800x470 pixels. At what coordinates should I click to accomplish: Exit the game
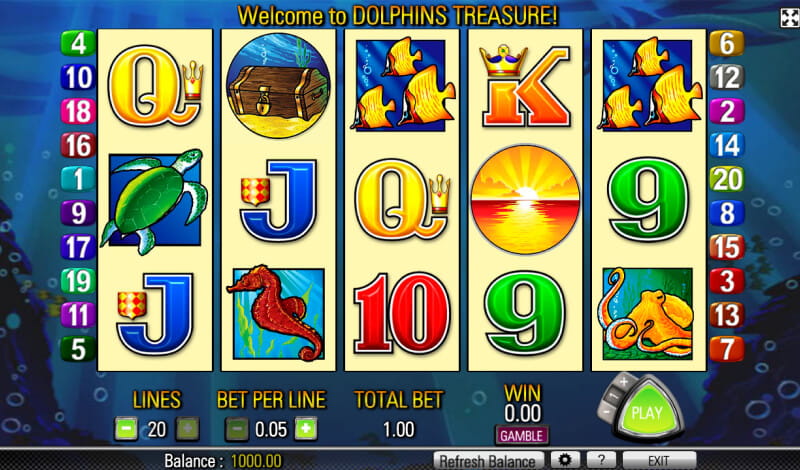tap(659, 460)
